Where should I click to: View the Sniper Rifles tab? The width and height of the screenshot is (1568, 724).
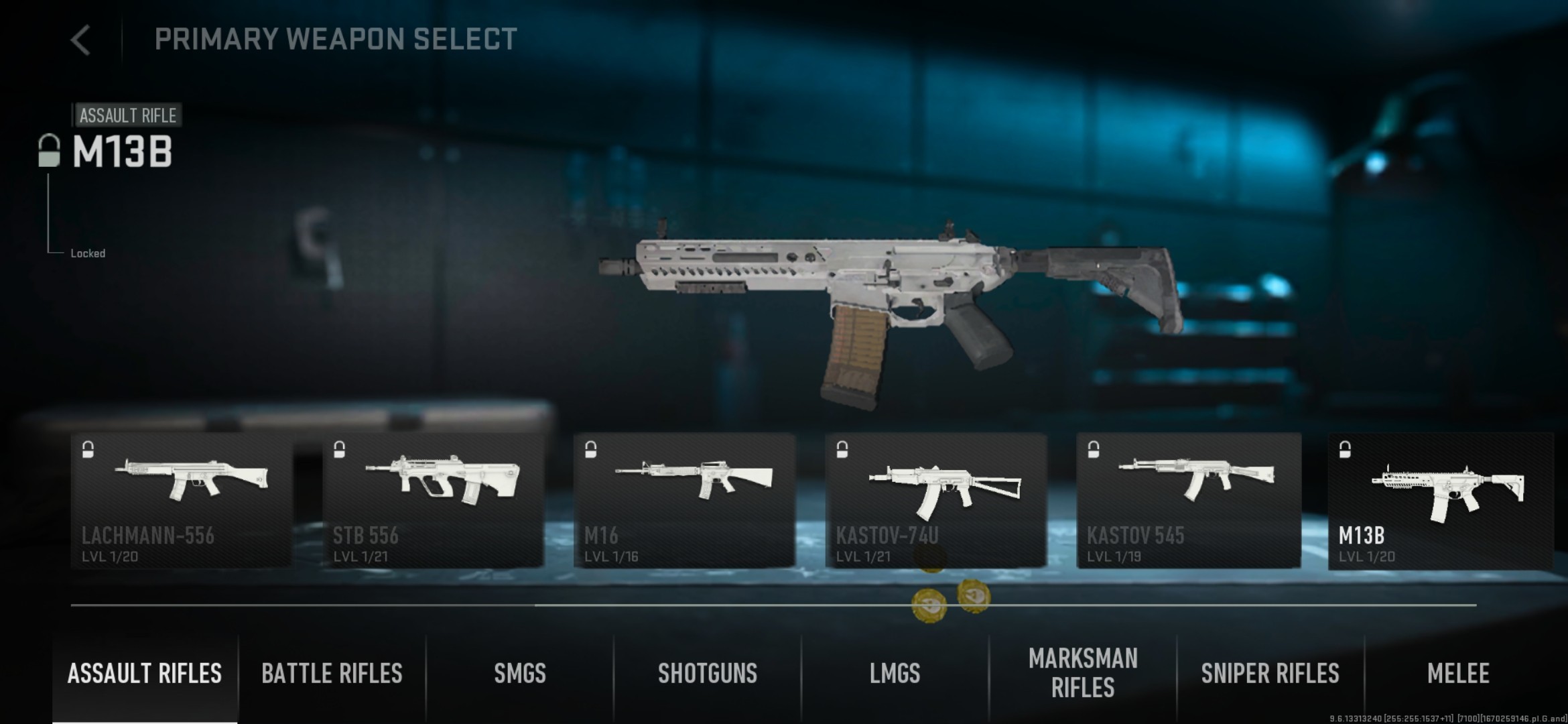click(x=1270, y=674)
